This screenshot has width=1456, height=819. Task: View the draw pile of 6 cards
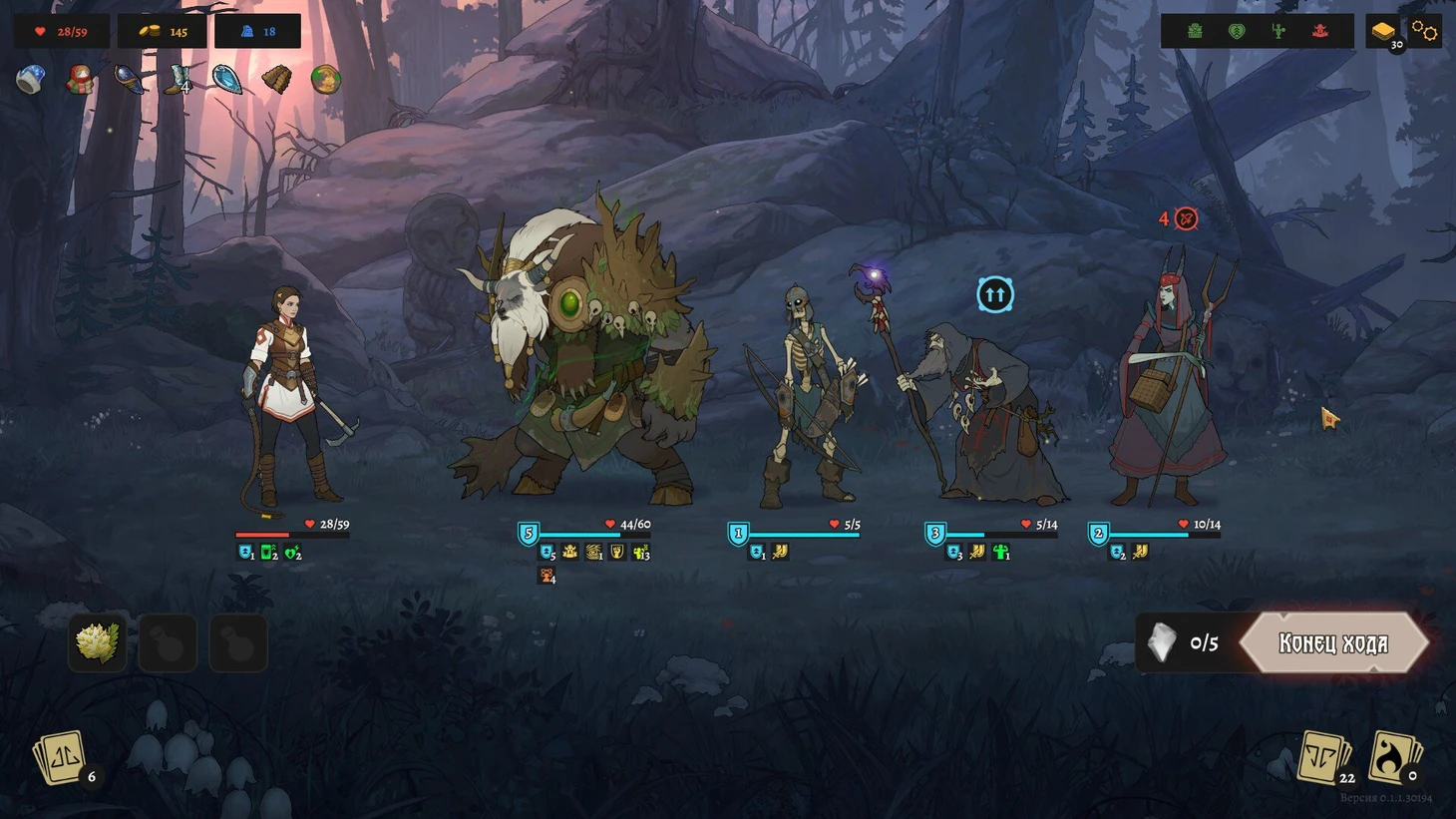coord(63,760)
